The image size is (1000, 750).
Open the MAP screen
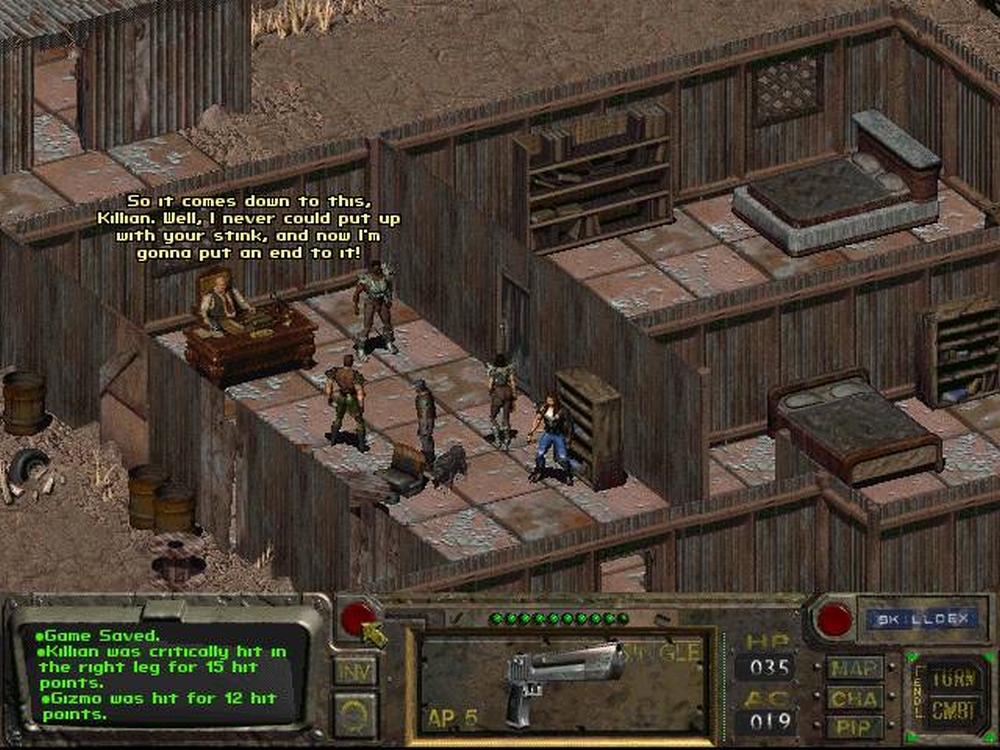(855, 667)
